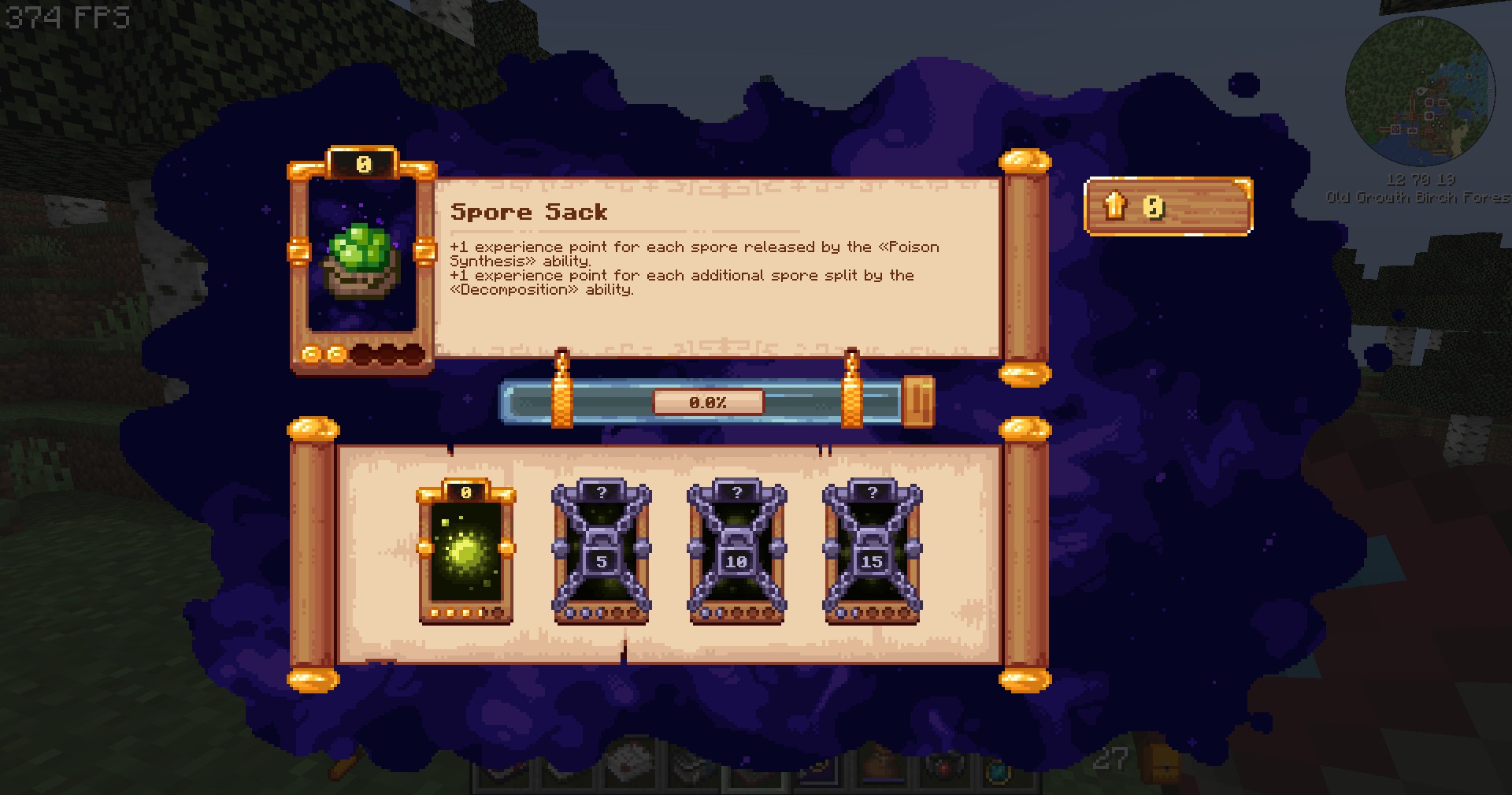Select the locked skill card requiring level 10
The height and width of the screenshot is (795, 1512).
[x=736, y=551]
